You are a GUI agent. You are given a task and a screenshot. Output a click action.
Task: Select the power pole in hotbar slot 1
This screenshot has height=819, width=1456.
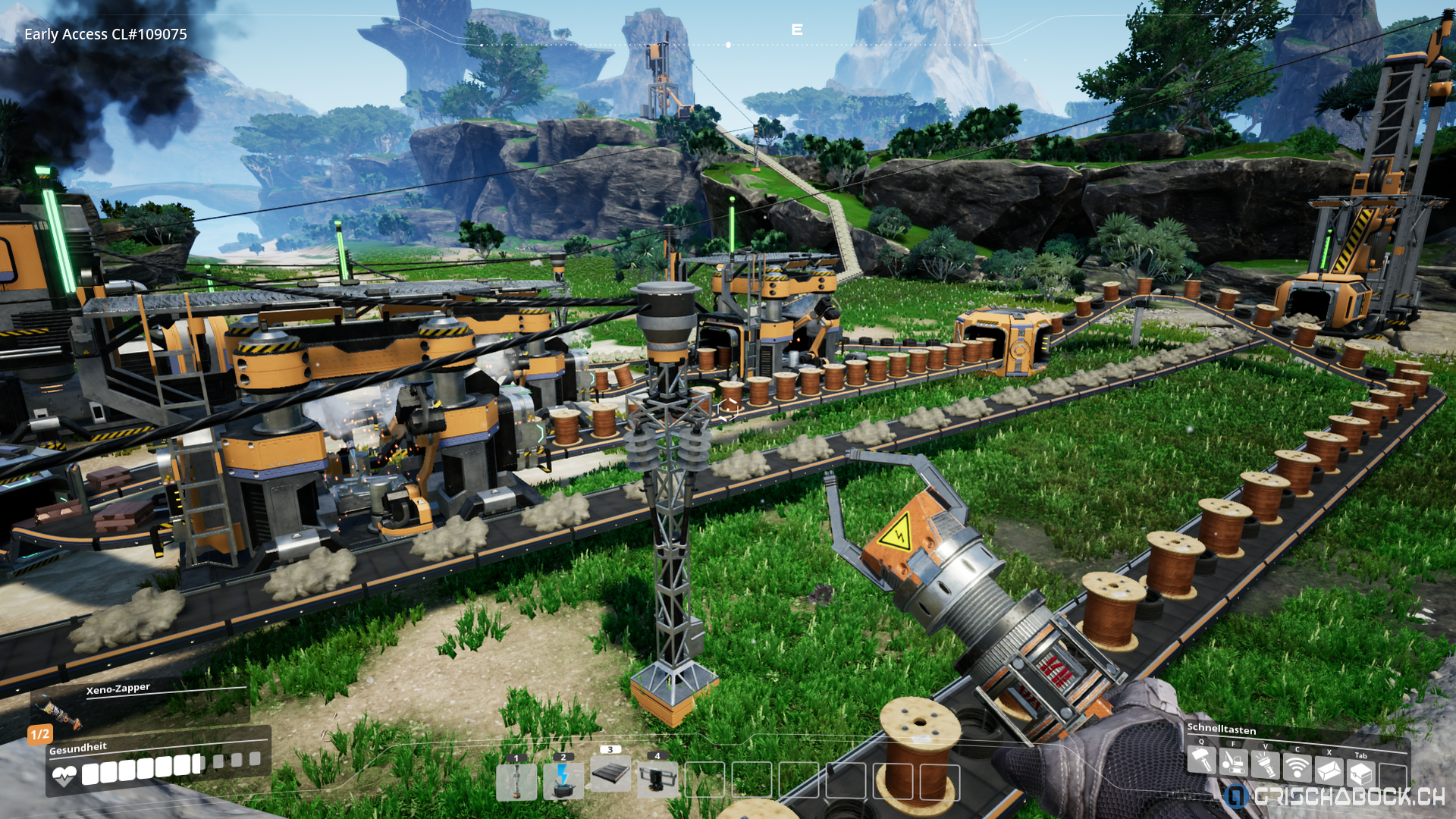point(516,781)
